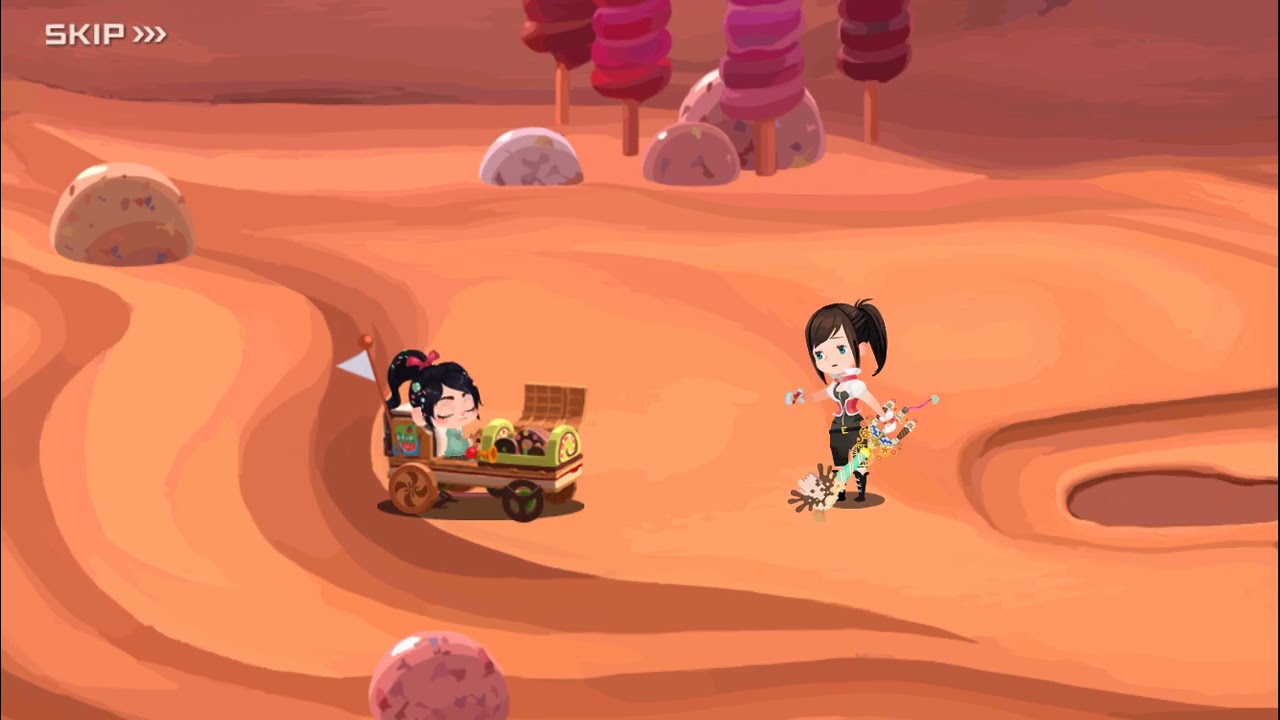Skip the cutscene with the SKIP button
1280x720 pixels.
coord(105,35)
